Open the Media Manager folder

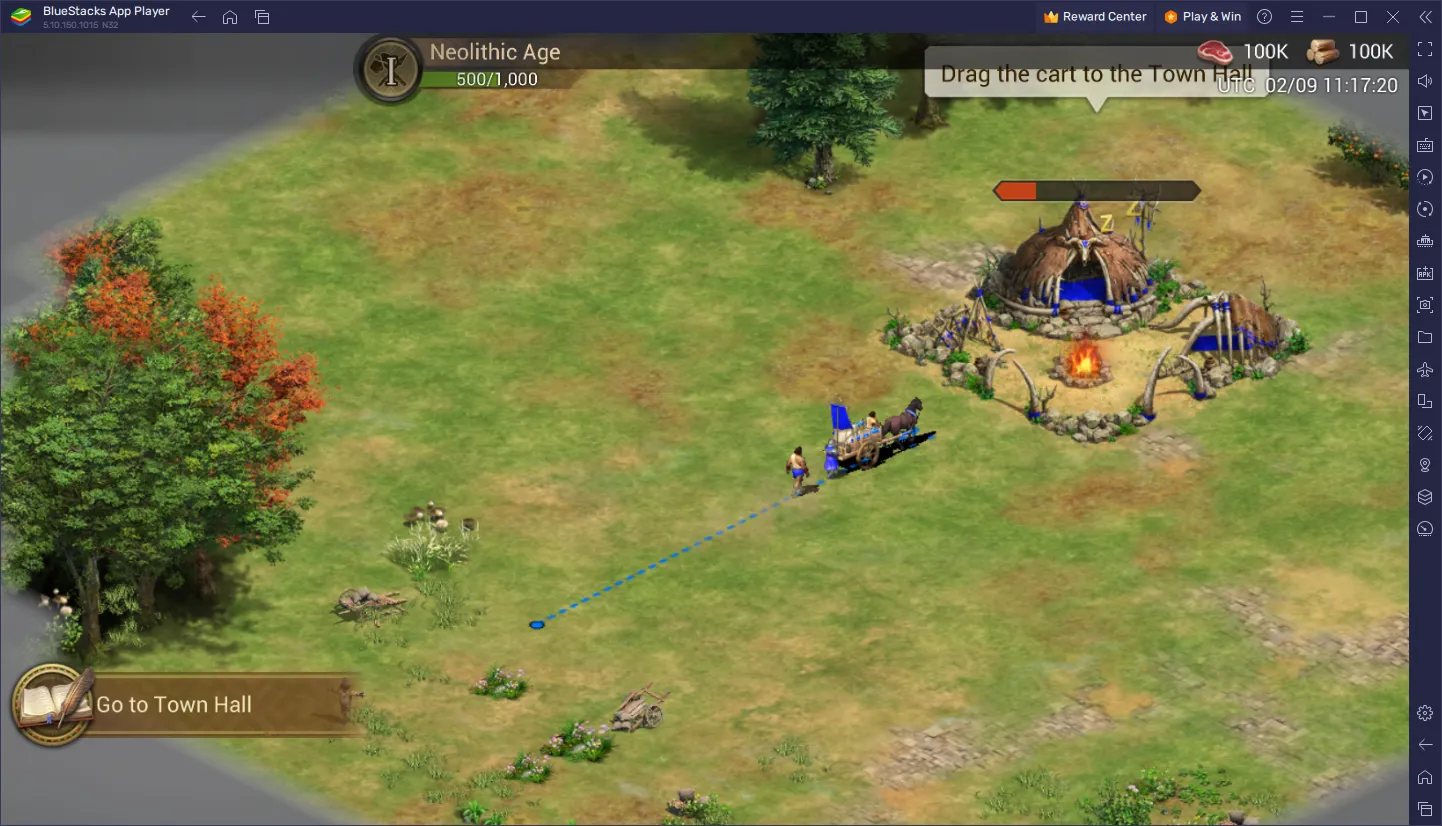pos(1425,337)
